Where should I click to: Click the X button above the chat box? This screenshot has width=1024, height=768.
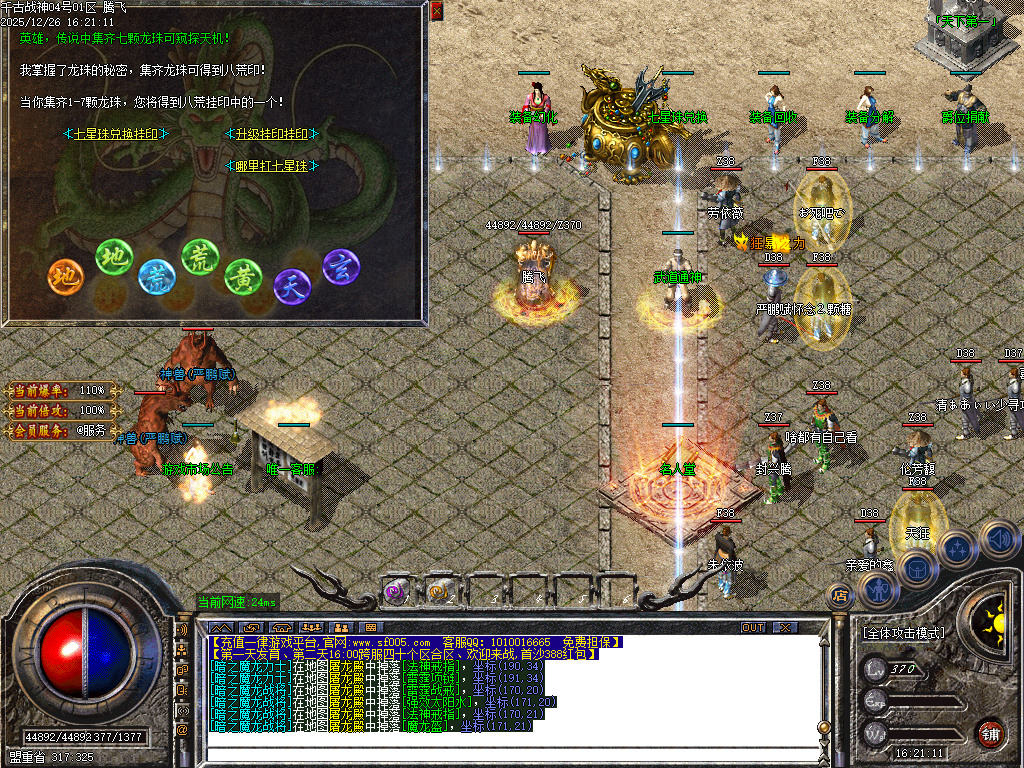click(786, 627)
